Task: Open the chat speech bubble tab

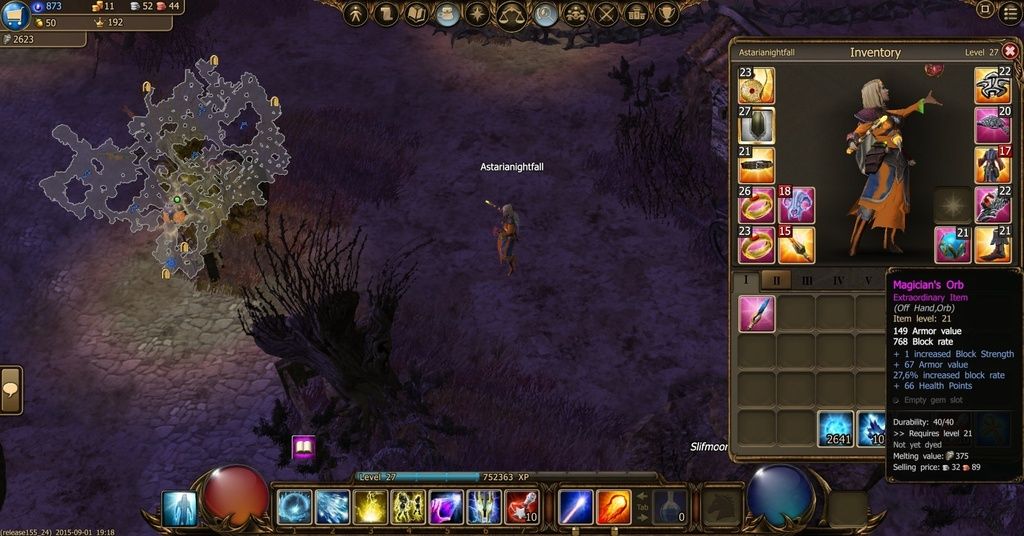Action: click(x=11, y=389)
